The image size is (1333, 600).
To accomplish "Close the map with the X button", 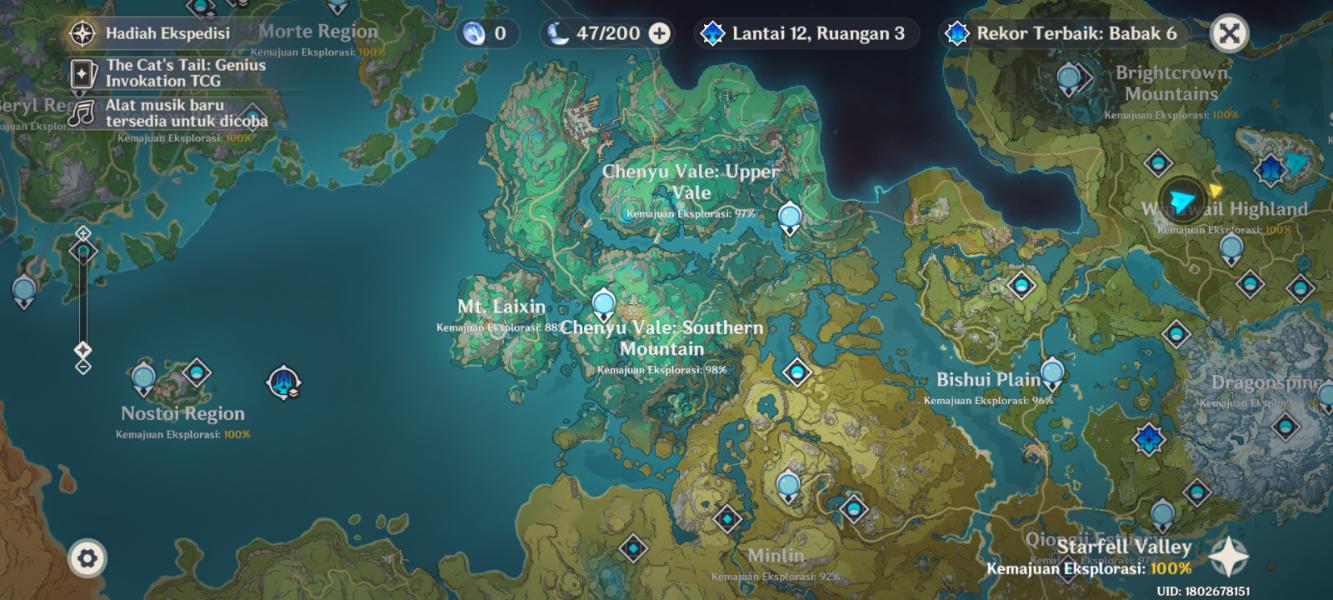I will coord(1229,33).
